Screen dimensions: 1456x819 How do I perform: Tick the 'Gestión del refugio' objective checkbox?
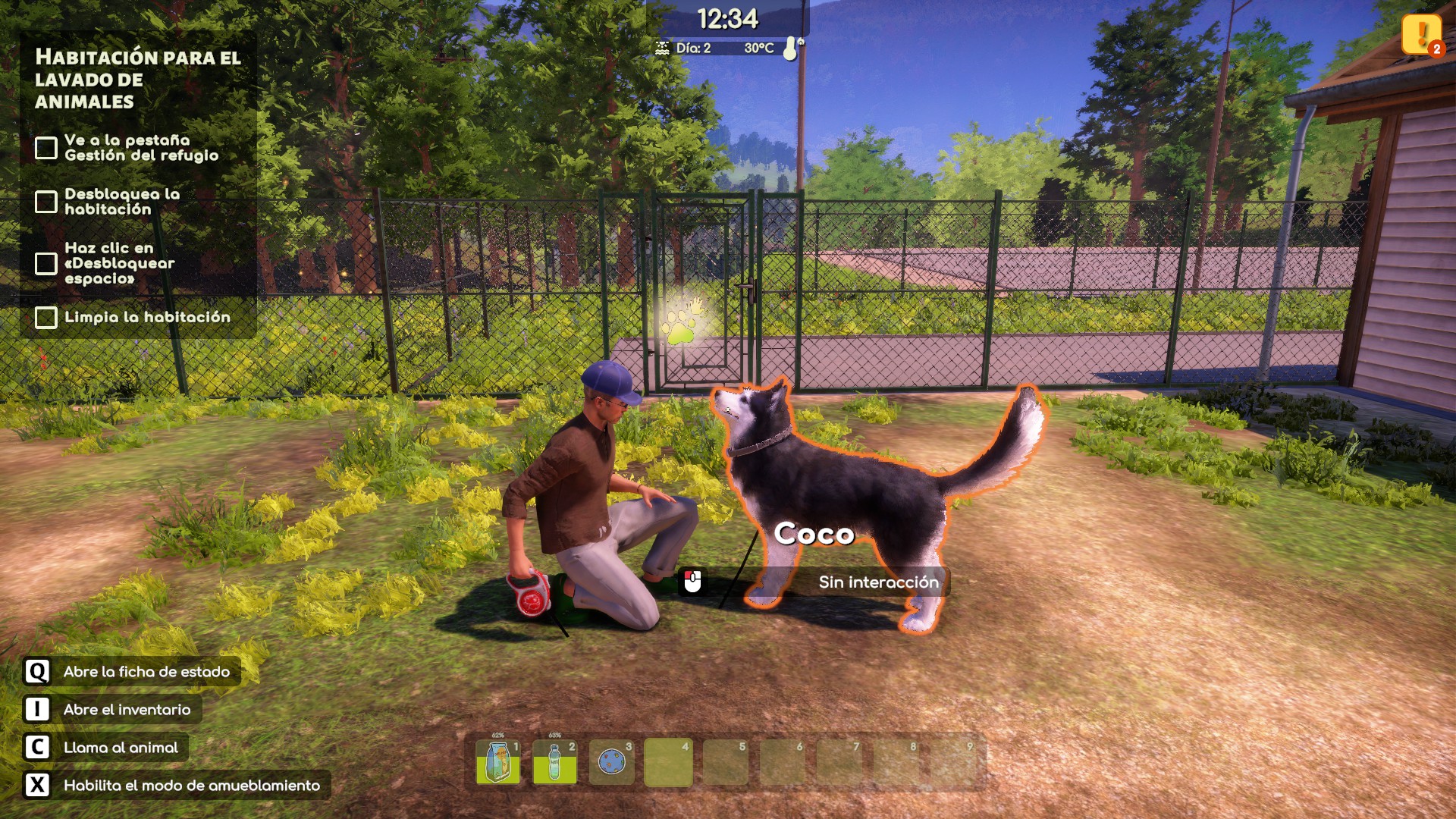[46, 148]
